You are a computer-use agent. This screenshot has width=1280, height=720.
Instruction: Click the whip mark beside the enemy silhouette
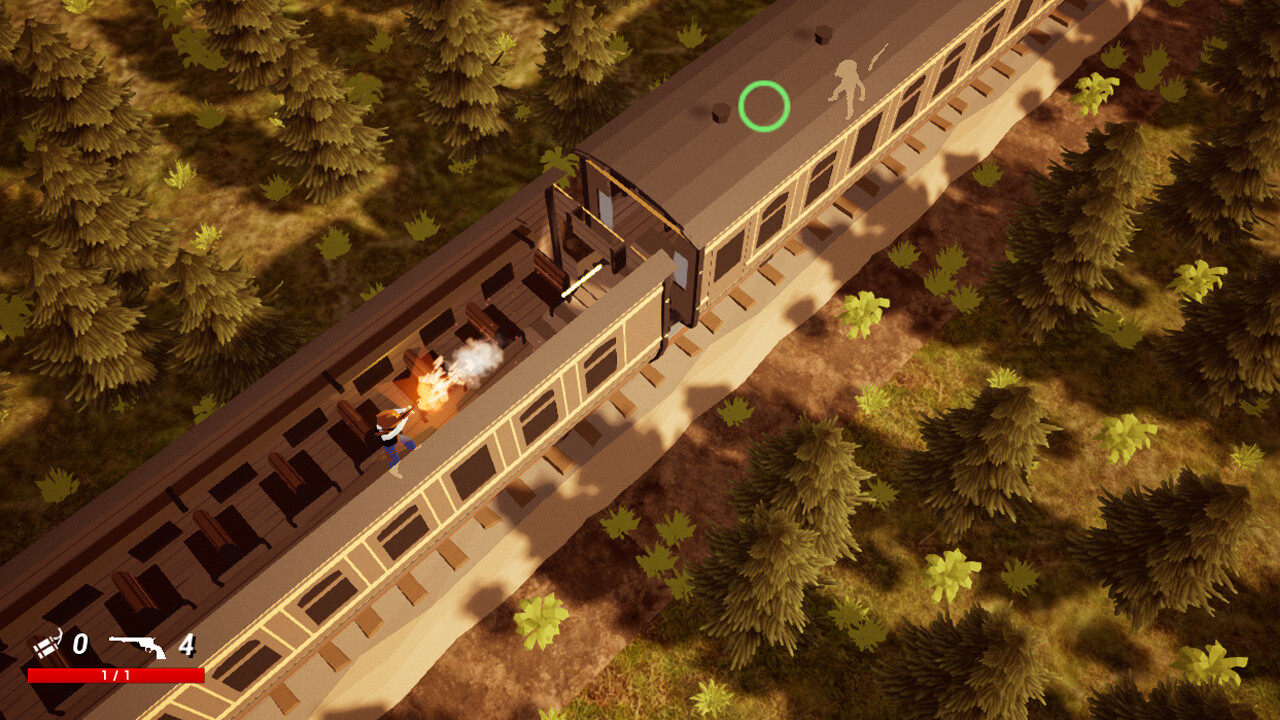click(x=878, y=55)
